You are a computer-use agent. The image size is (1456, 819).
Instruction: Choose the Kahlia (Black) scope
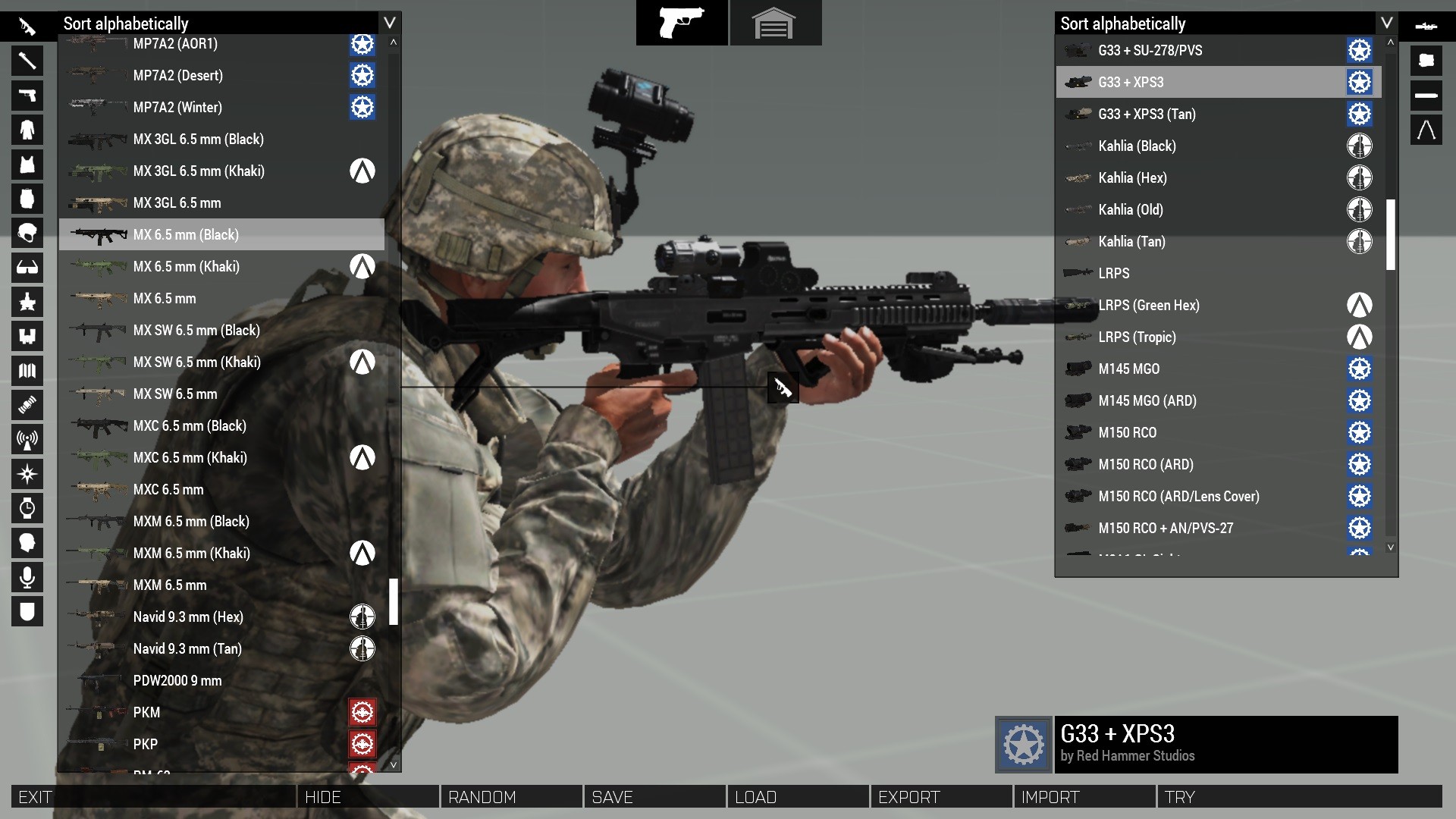click(1137, 146)
